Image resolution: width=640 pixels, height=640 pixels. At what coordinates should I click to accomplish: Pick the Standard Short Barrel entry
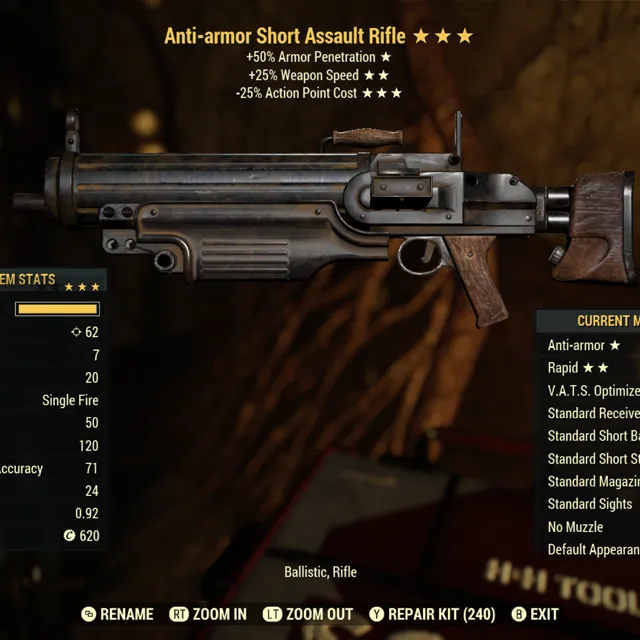593,436
